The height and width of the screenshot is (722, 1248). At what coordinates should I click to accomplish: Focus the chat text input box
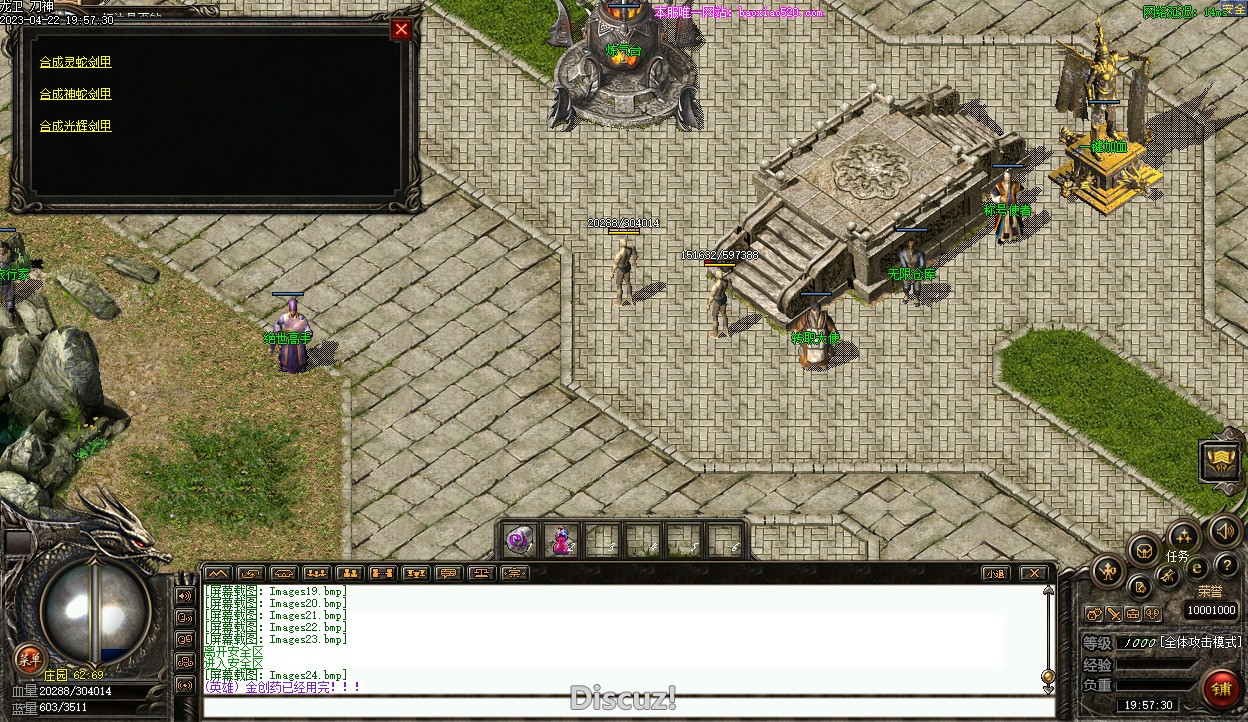click(620, 707)
